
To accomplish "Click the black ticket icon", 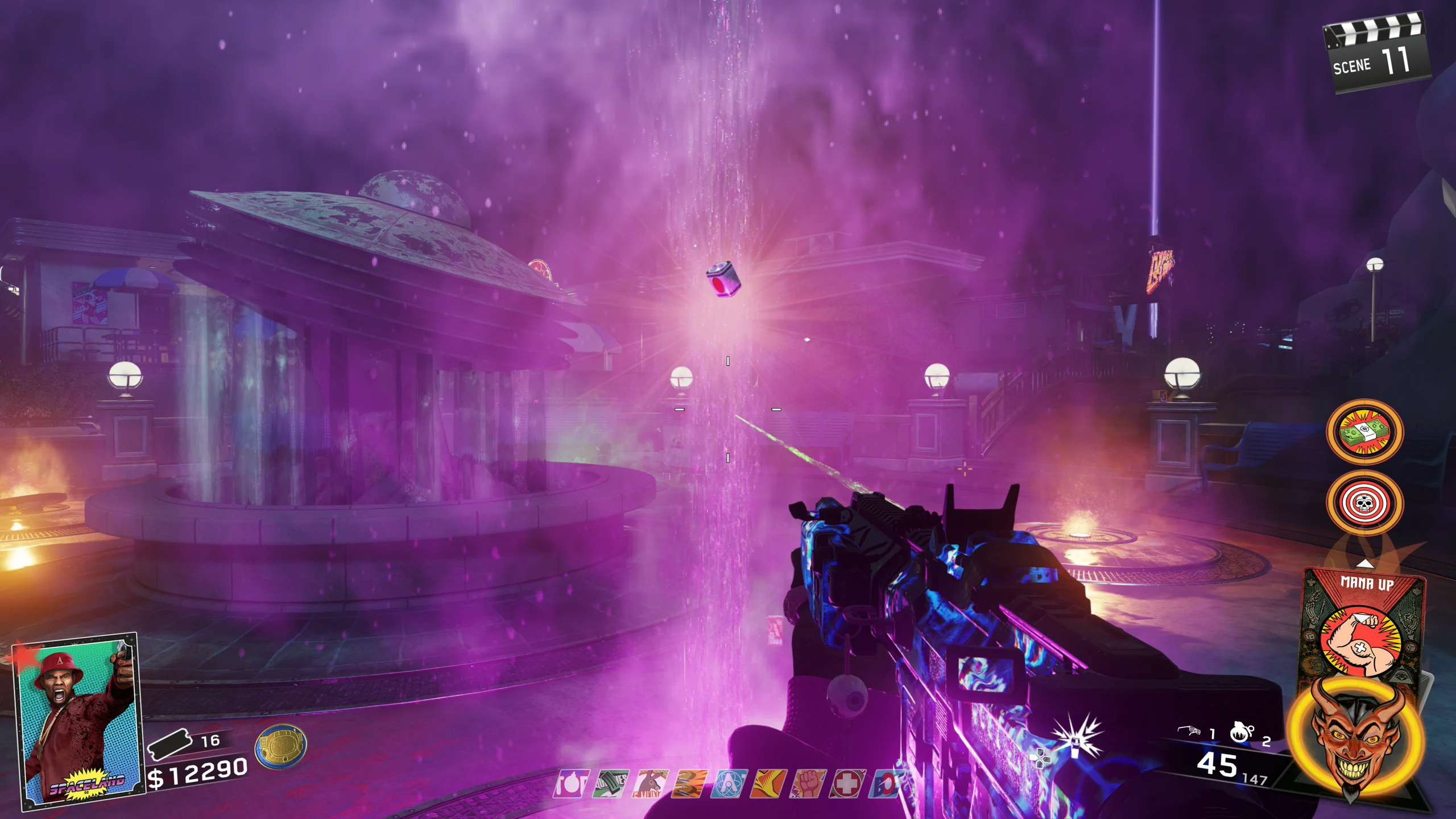I will click(169, 743).
